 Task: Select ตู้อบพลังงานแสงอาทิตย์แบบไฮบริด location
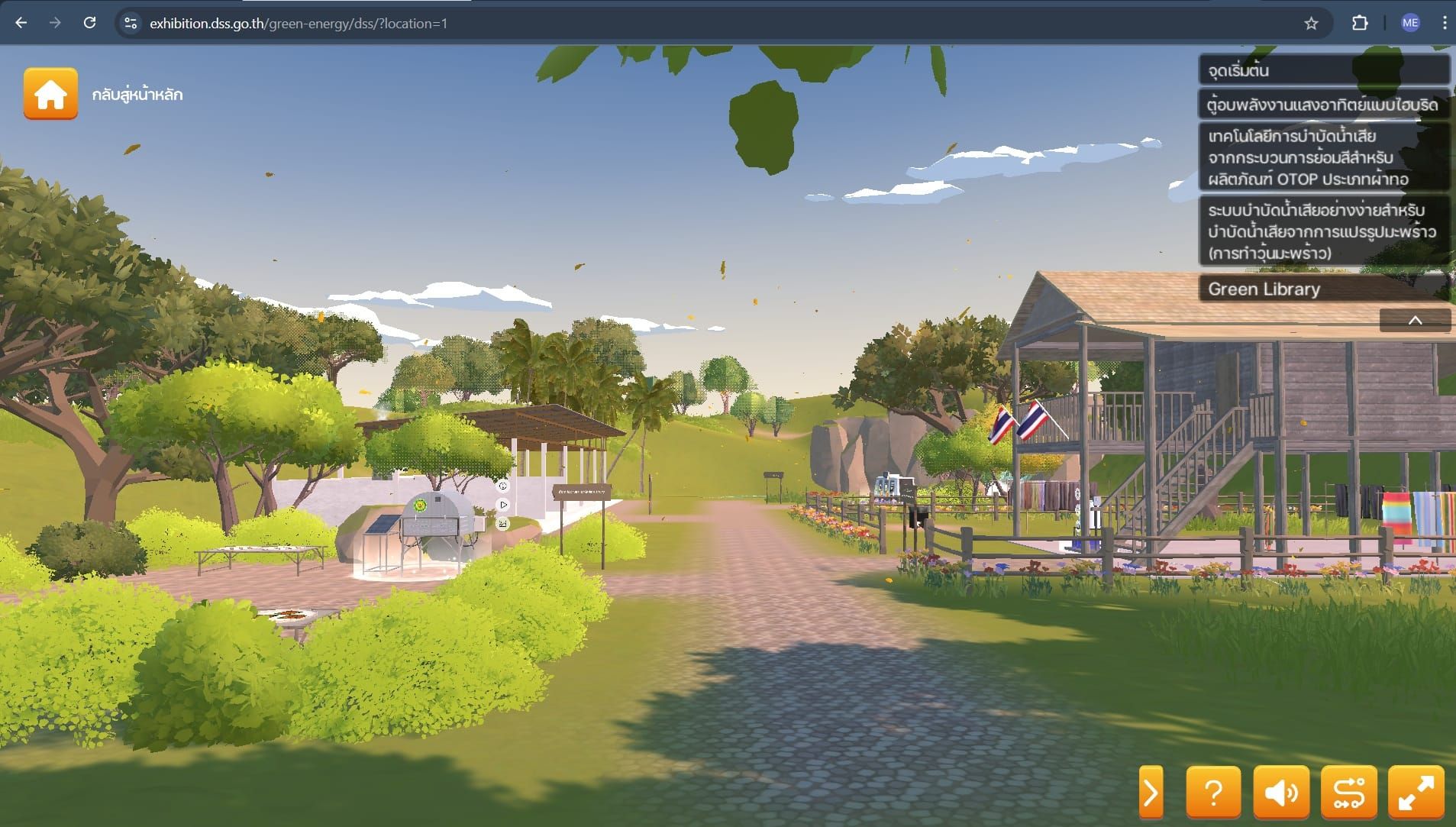pyautogui.click(x=1323, y=105)
